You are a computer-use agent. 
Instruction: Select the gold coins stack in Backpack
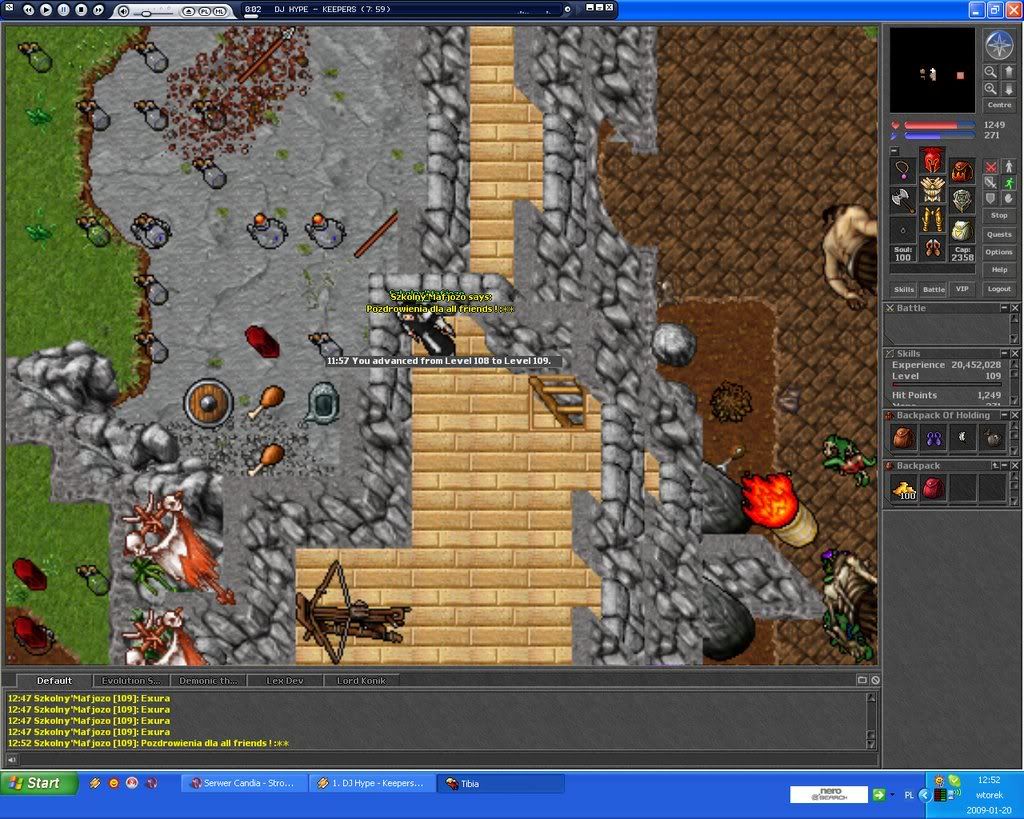point(906,488)
